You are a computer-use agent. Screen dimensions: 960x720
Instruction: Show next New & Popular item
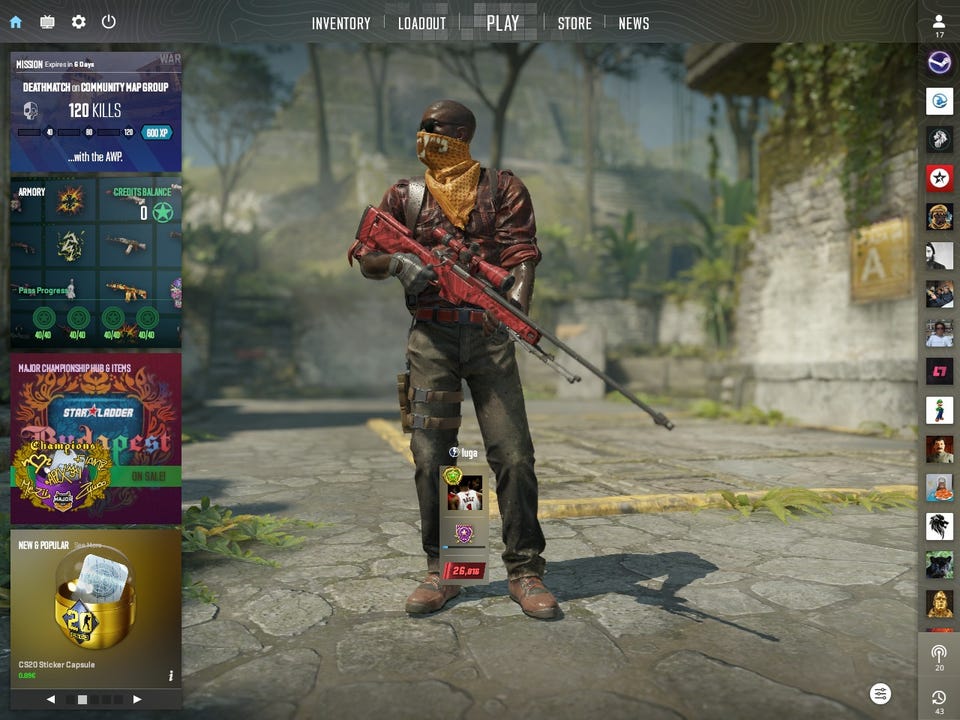pyautogui.click(x=137, y=699)
